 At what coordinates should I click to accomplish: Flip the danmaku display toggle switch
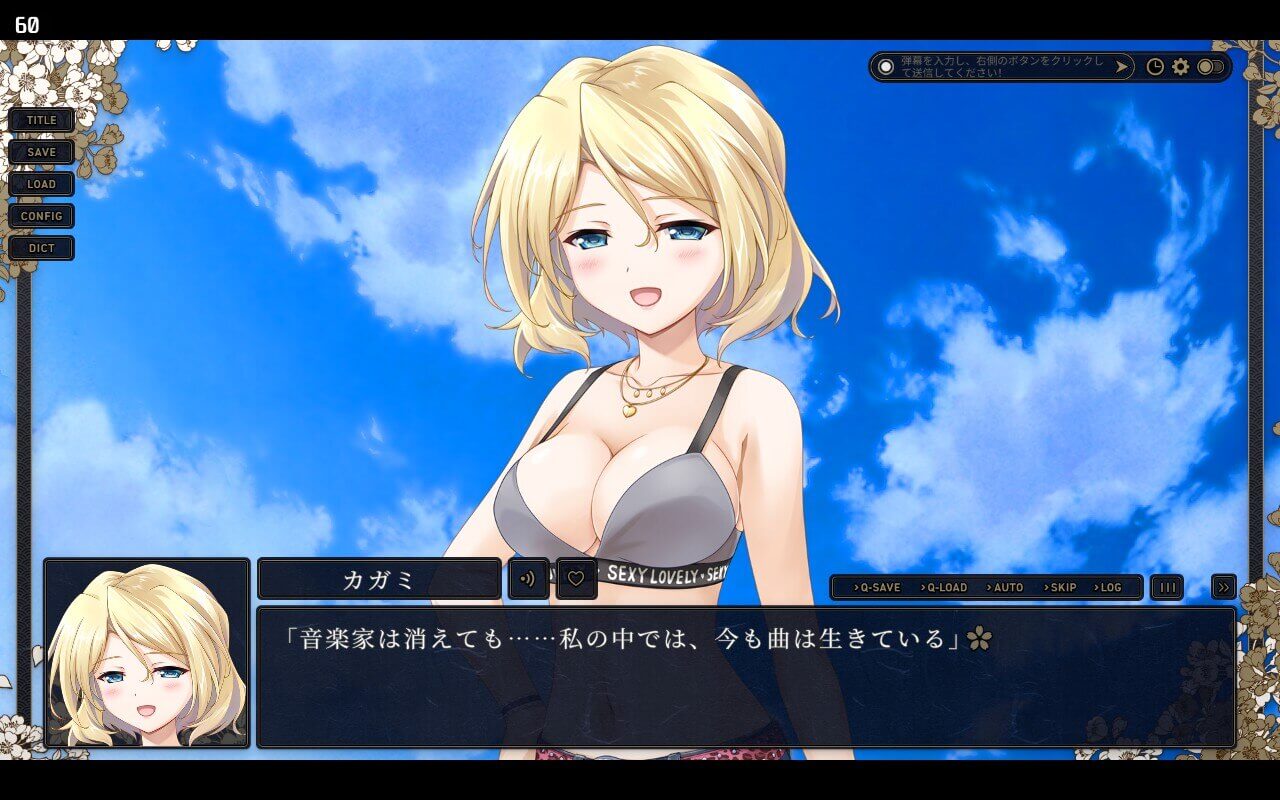[1210, 67]
